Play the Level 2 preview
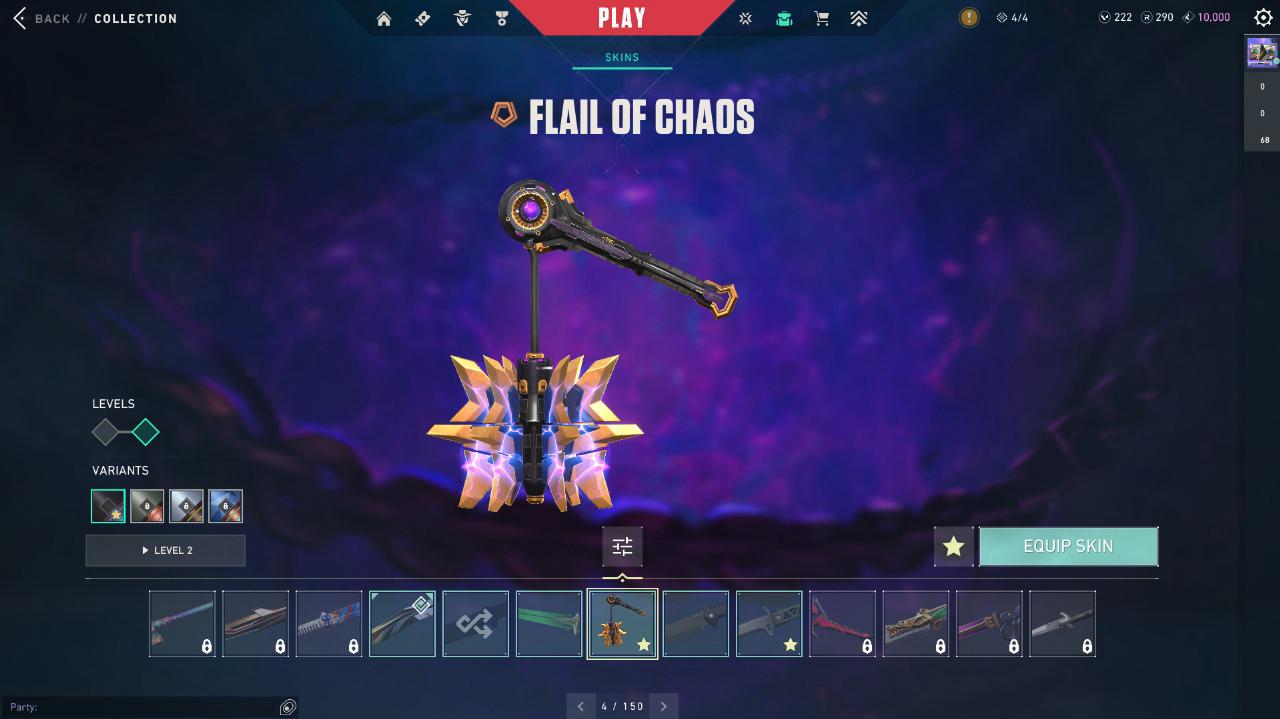 tap(165, 551)
